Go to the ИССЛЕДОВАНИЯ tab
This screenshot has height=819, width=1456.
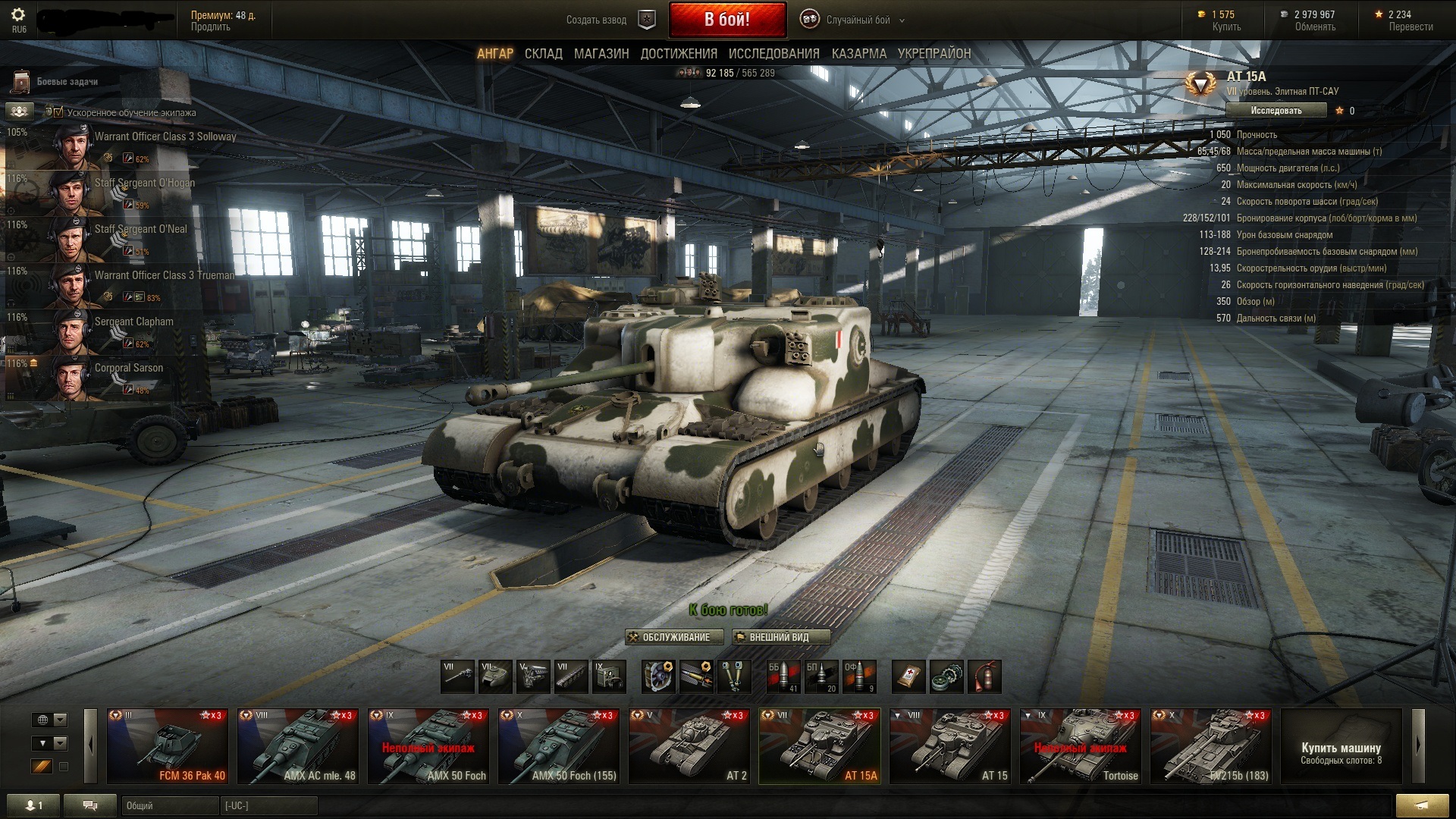(x=773, y=54)
